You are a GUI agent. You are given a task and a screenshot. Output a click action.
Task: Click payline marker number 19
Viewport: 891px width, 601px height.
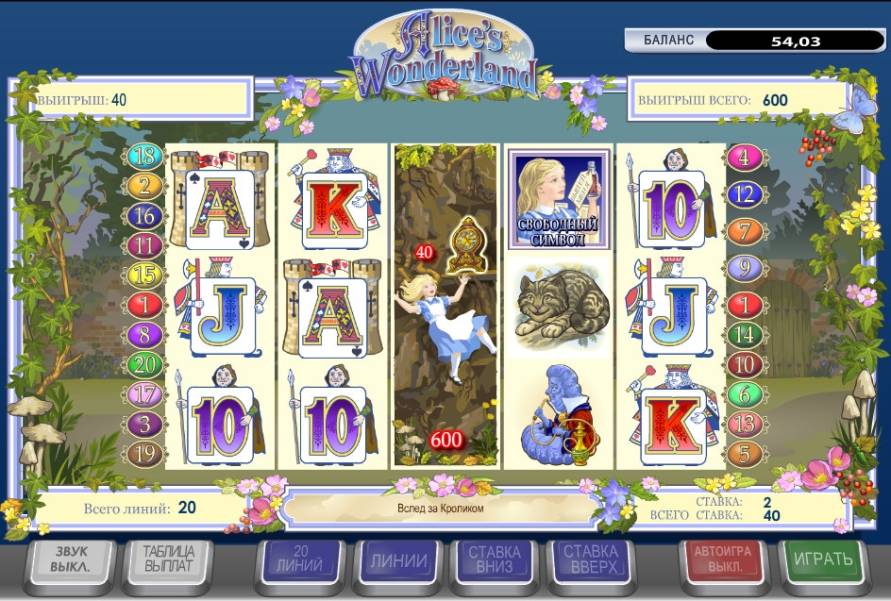[x=144, y=454]
